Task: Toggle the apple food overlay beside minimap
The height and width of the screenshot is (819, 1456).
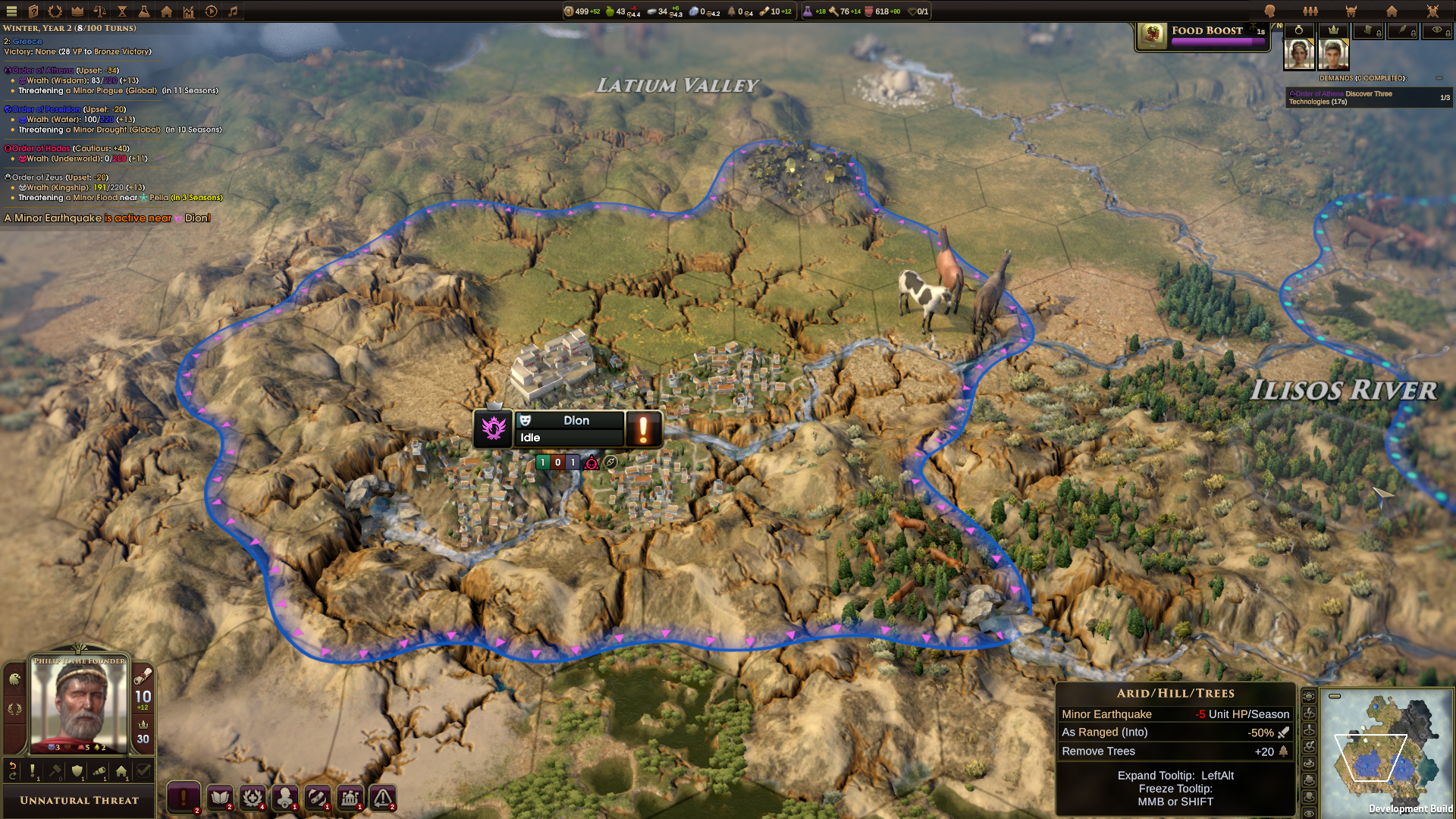Action: [1309, 780]
